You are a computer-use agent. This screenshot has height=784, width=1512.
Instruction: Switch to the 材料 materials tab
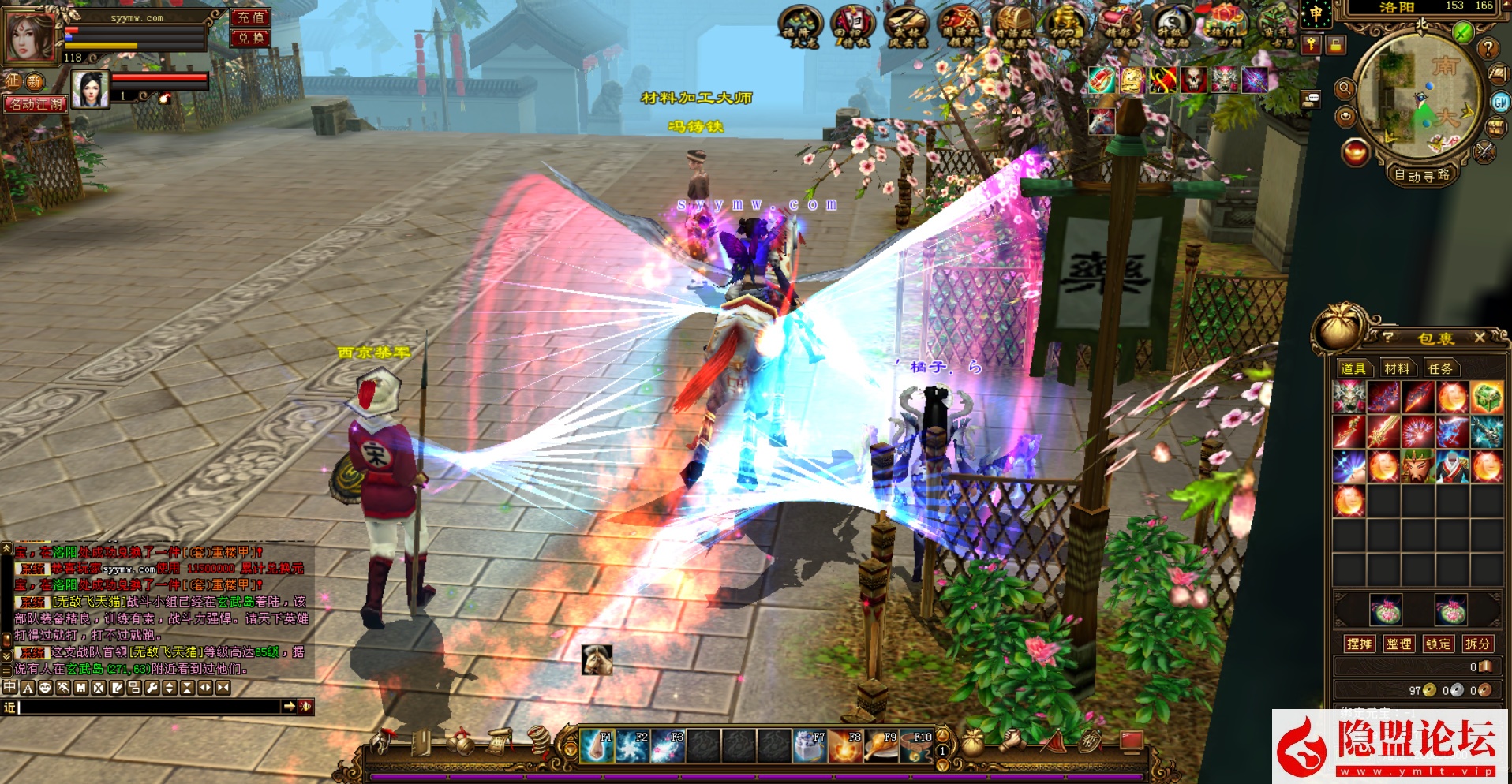[x=1396, y=368]
